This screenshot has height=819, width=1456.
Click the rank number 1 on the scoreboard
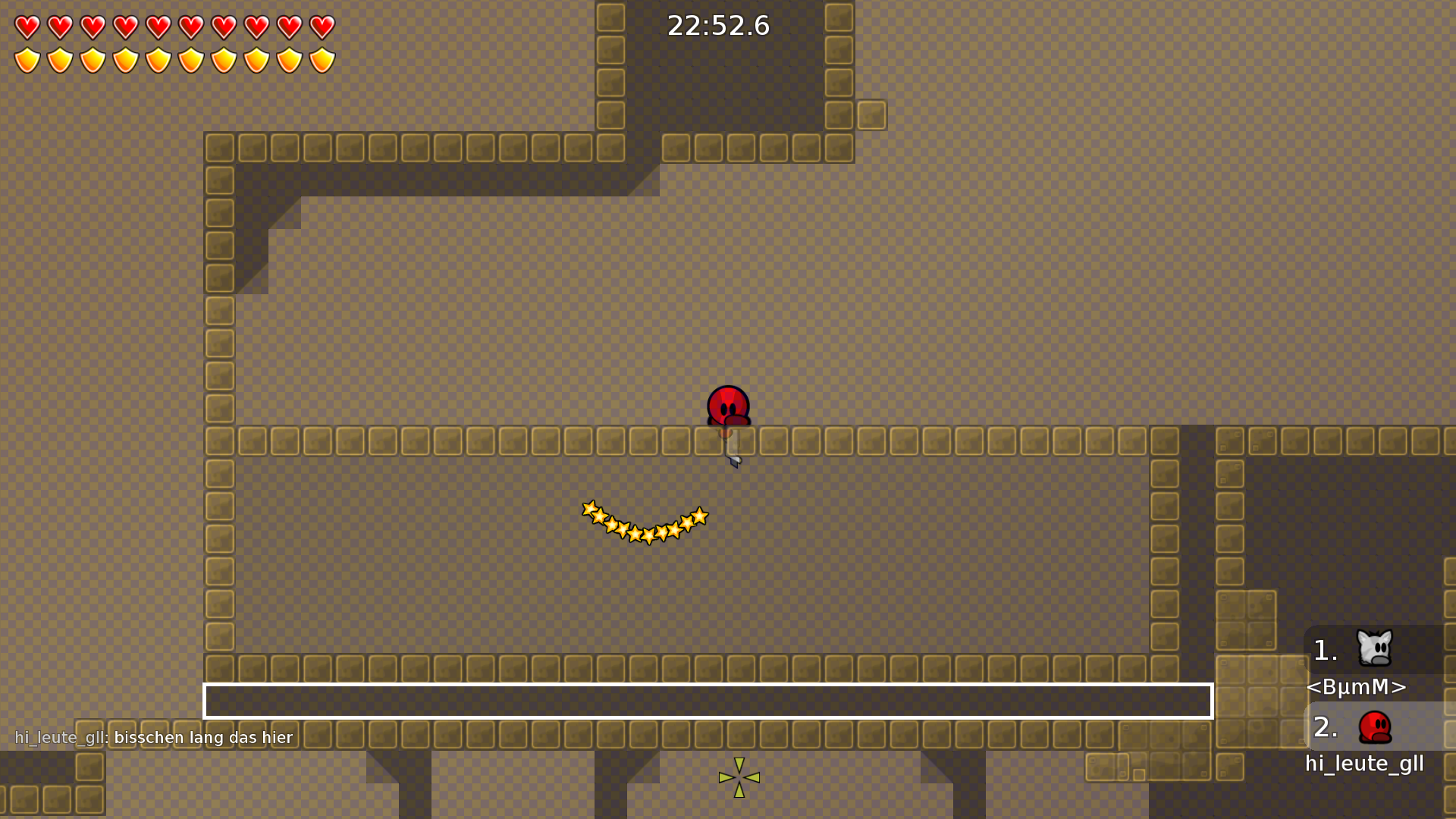[x=1324, y=650]
